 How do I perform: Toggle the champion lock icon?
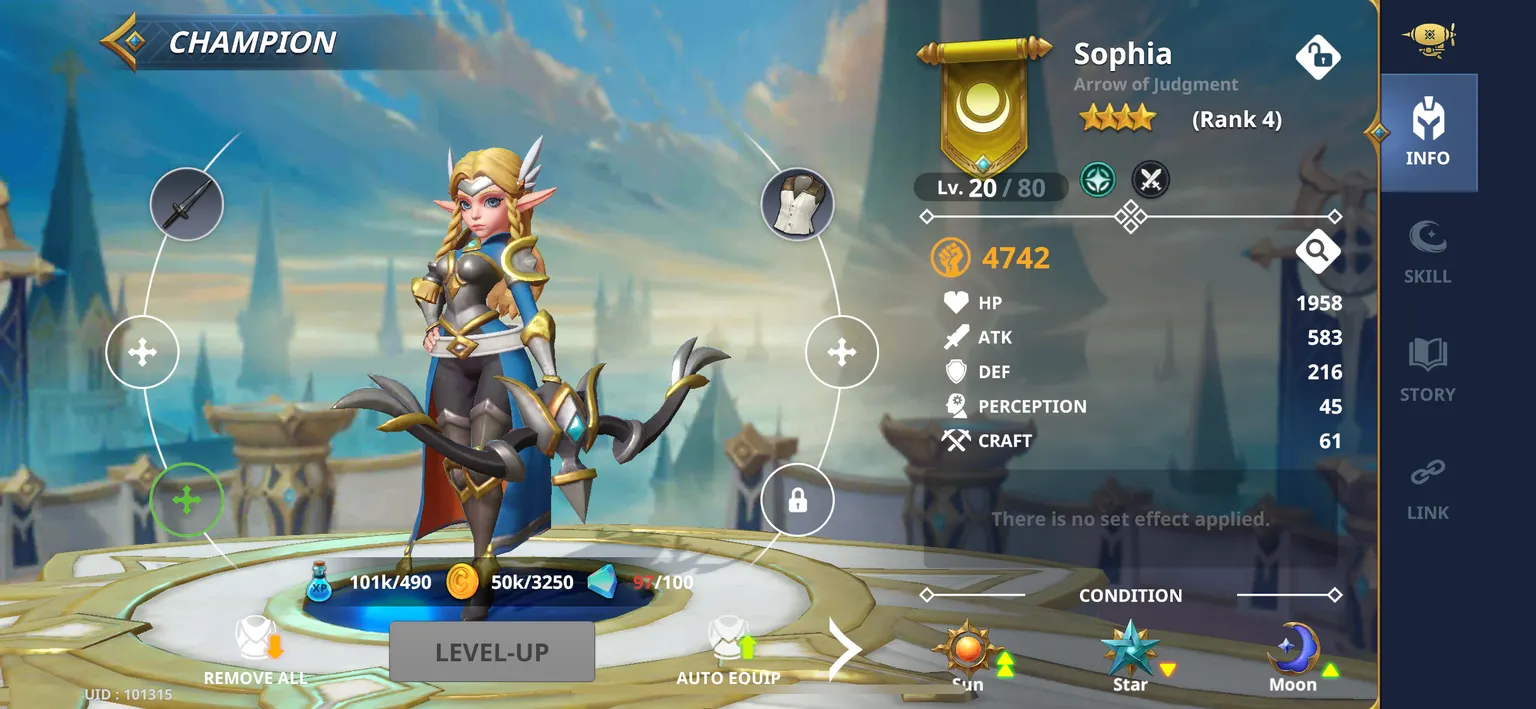point(1317,57)
